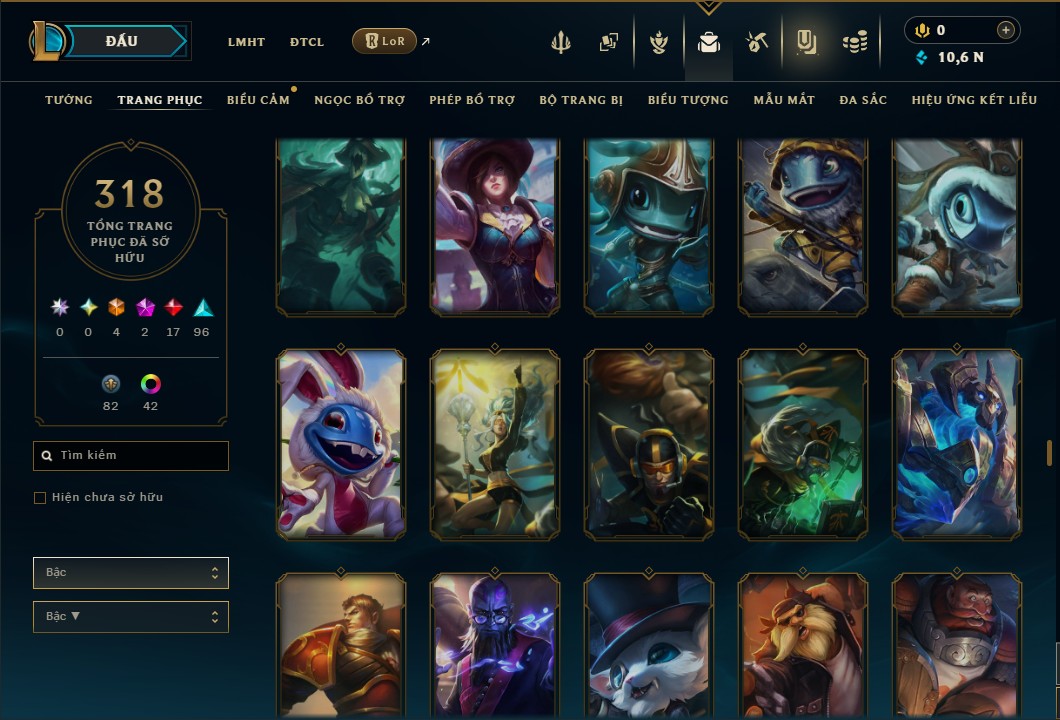Click the ĐẤU play button
Screen dimensions: 1060x720
pyautogui.click(x=121, y=41)
